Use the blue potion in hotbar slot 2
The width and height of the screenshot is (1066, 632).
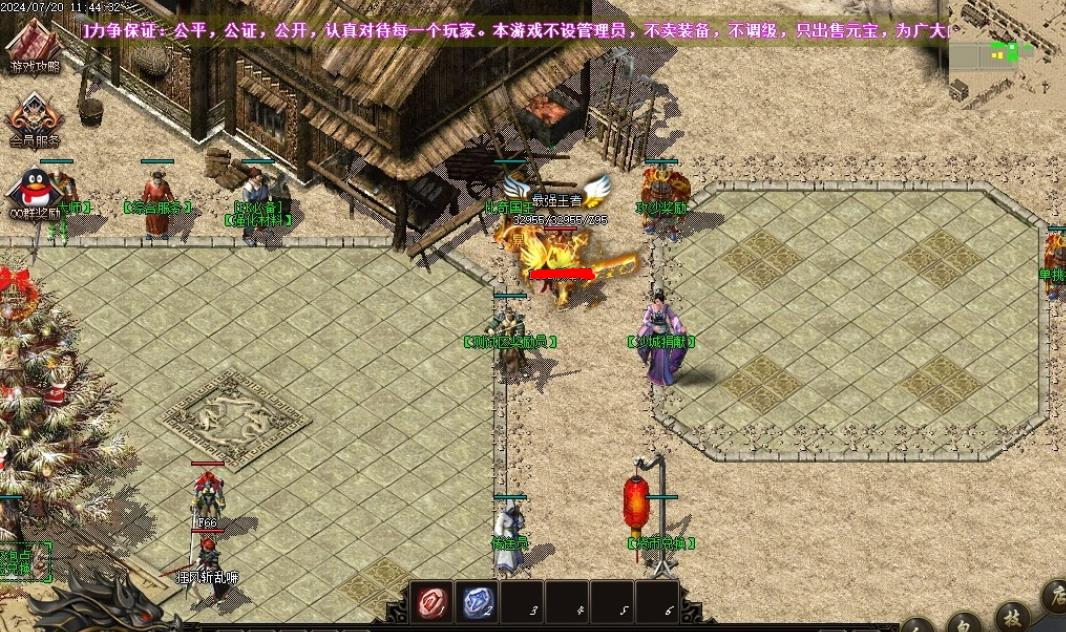477,602
